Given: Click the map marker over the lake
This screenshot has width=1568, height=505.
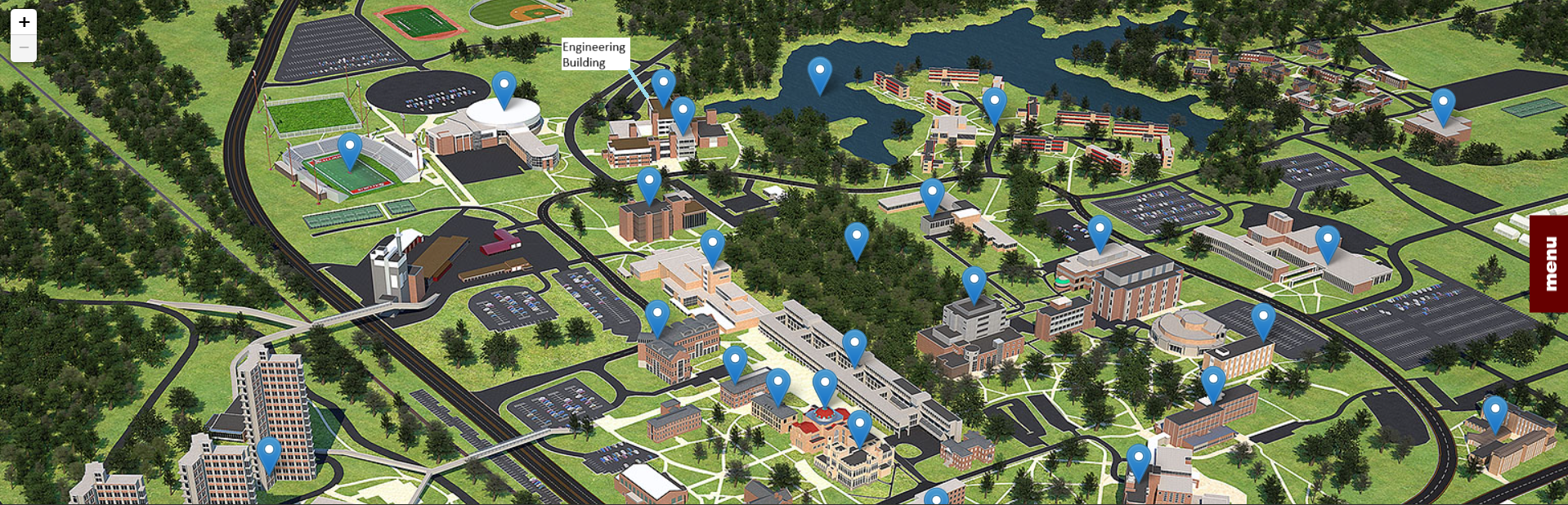Looking at the screenshot, I should tap(819, 74).
